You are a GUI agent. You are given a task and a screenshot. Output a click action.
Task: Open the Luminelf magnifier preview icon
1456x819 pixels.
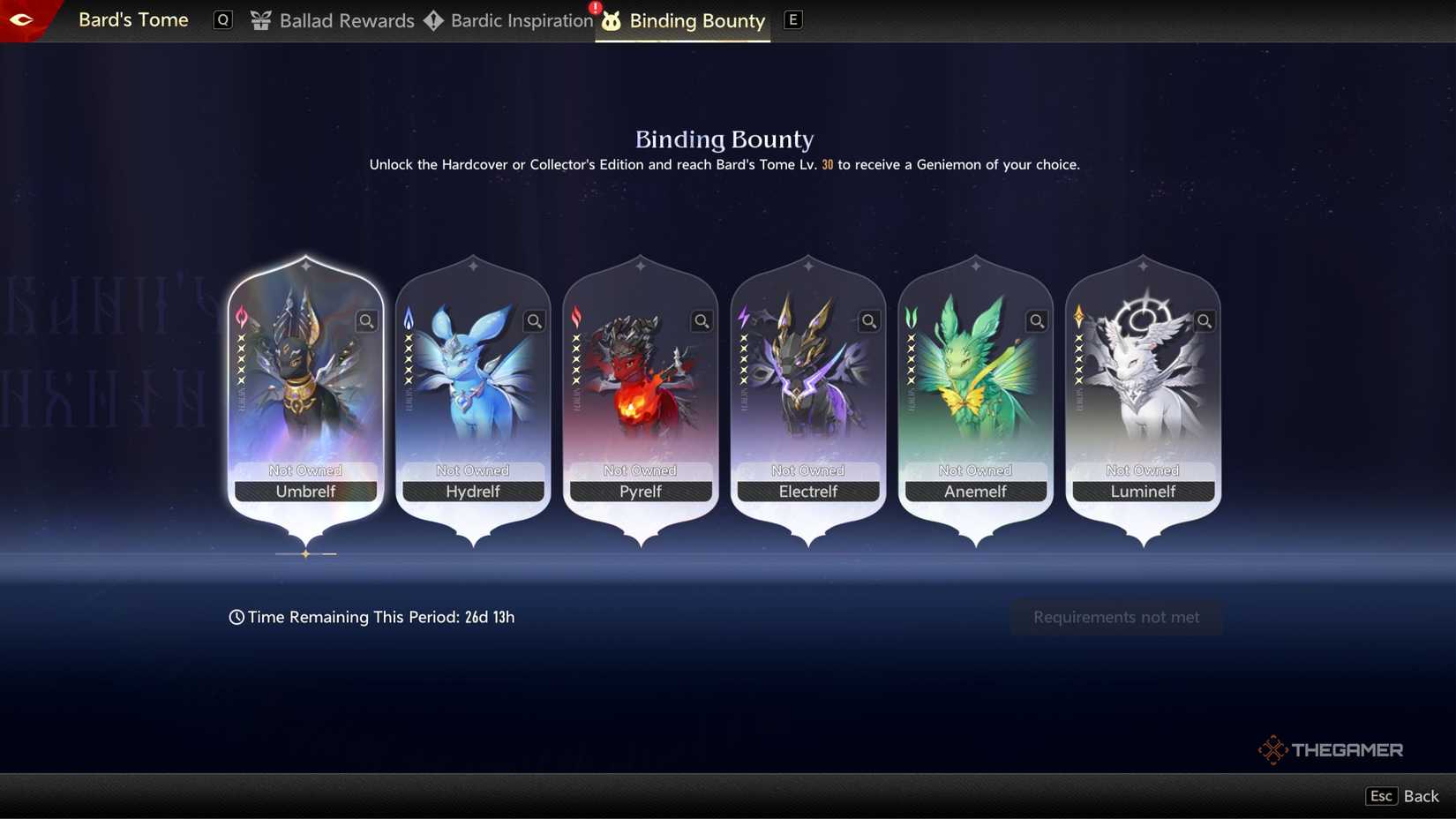tap(1205, 321)
